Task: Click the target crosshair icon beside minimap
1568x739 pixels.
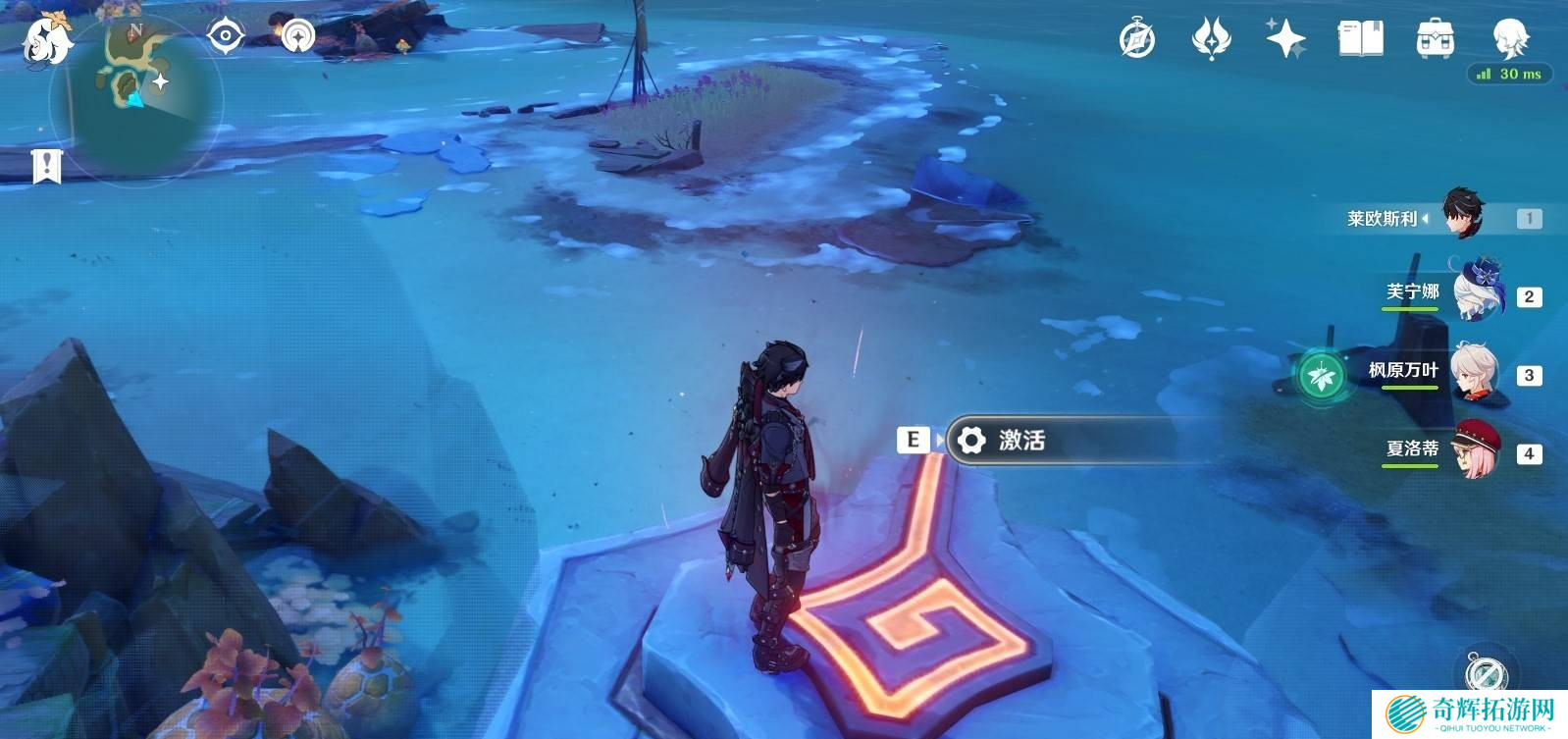Action: (x=226, y=36)
